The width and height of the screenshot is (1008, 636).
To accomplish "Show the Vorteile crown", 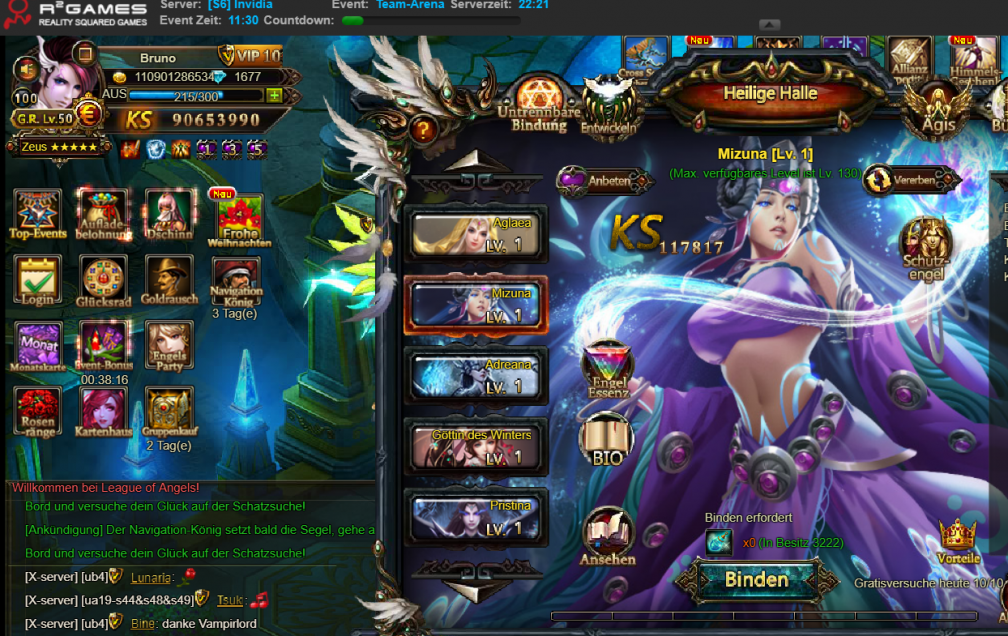I will click(958, 539).
